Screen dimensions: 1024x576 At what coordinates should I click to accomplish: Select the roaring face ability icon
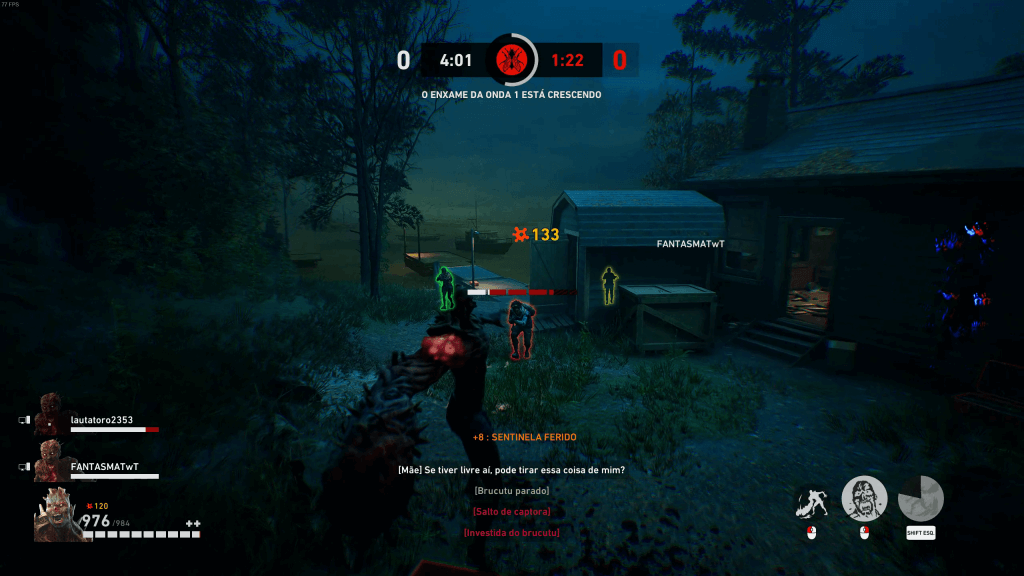coord(864,499)
